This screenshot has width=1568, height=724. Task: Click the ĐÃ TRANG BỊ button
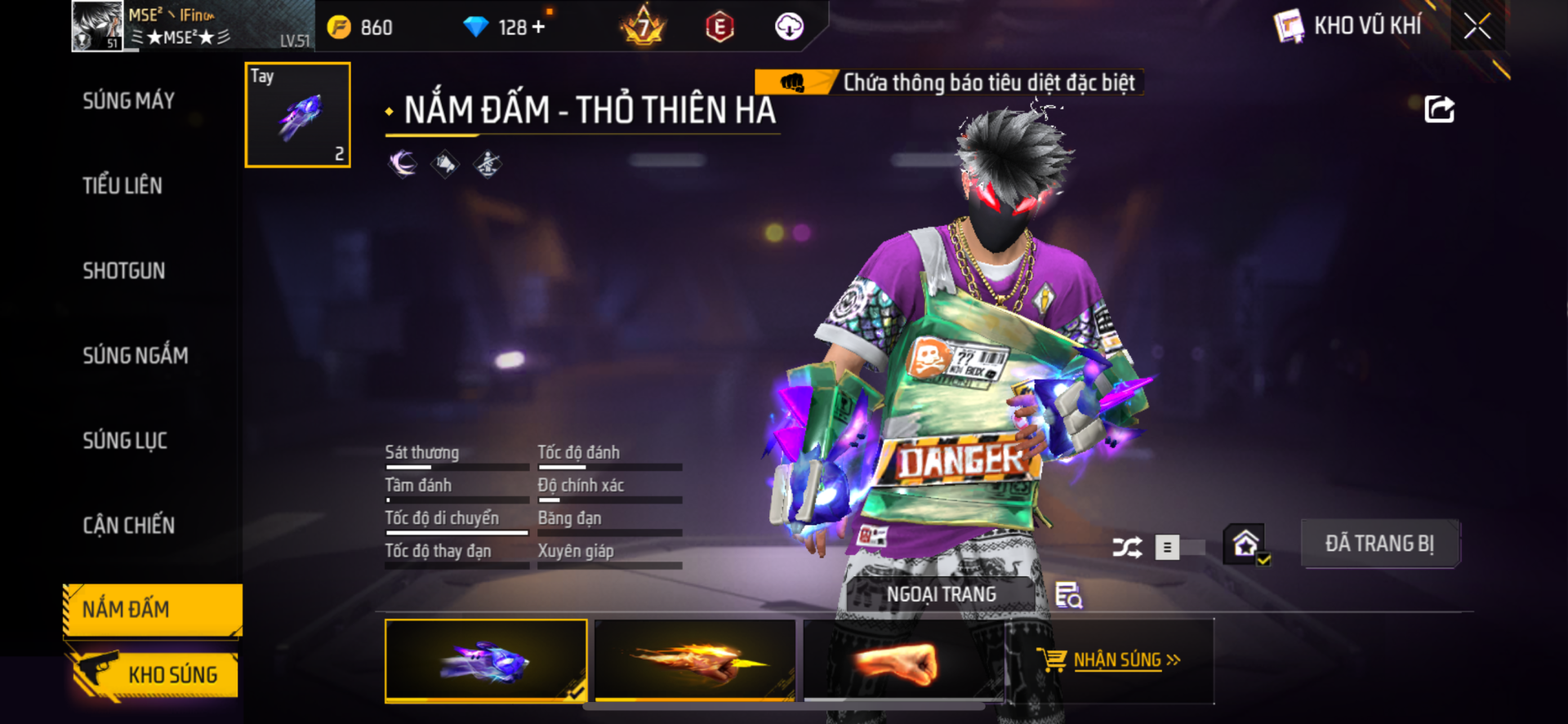tap(1379, 544)
